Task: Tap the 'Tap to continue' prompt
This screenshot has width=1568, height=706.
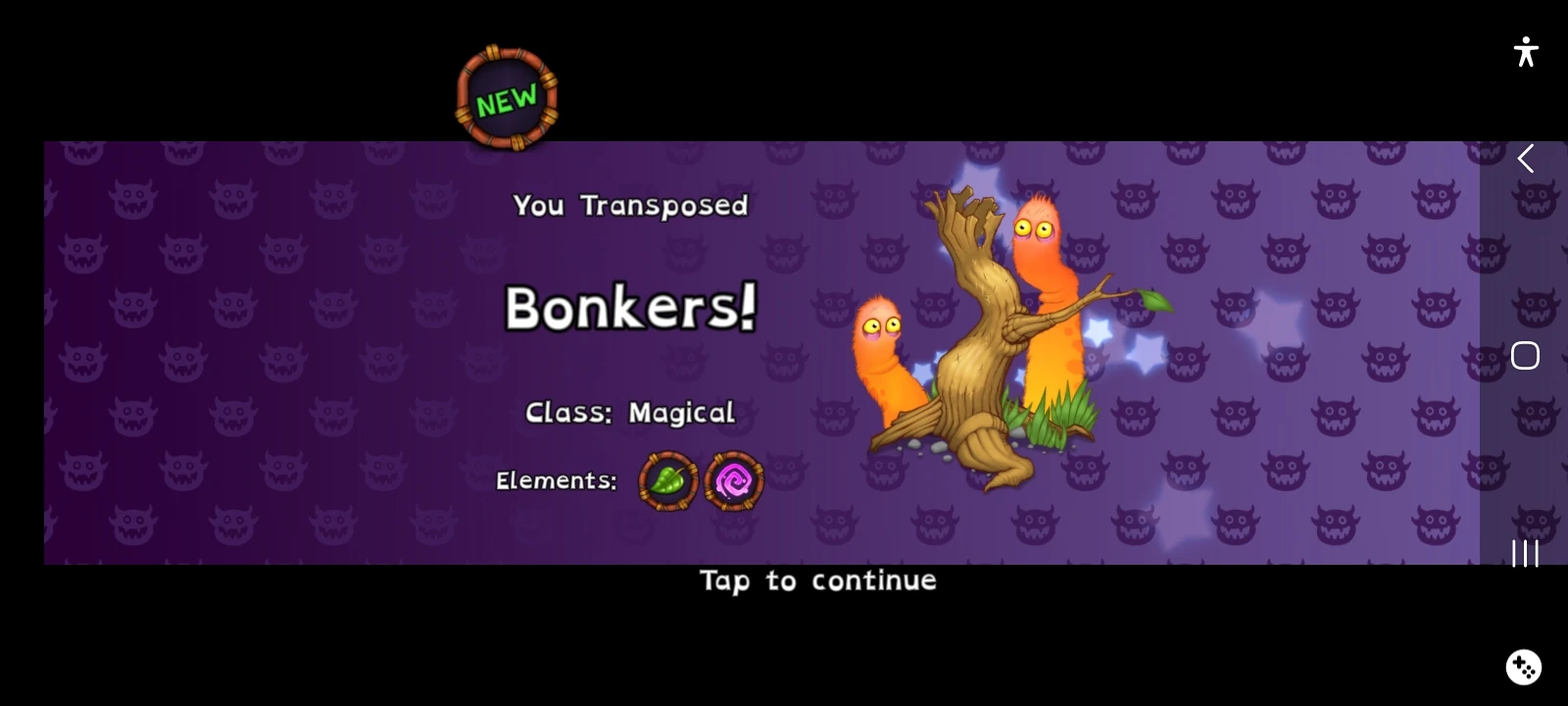Action: pyautogui.click(x=818, y=580)
